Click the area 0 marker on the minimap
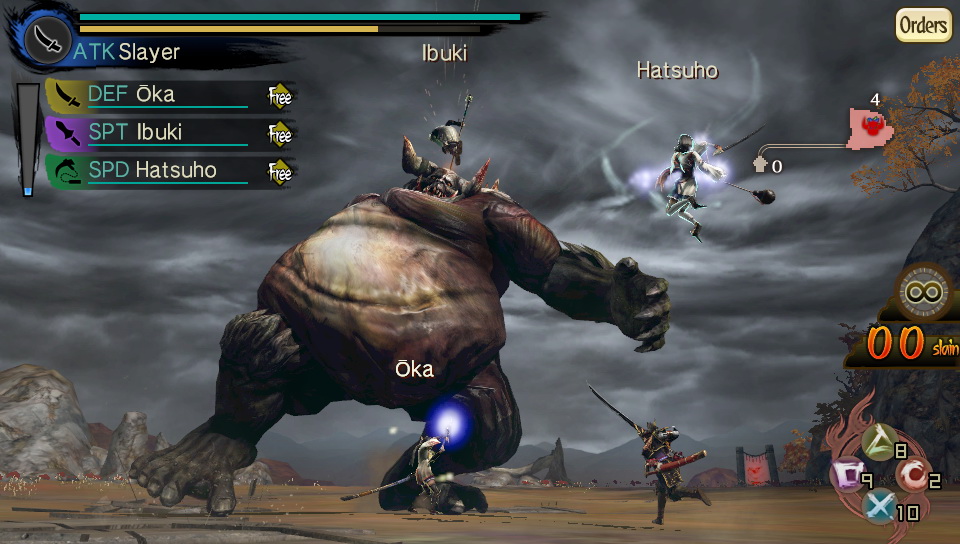The width and height of the screenshot is (960, 544). (761, 165)
